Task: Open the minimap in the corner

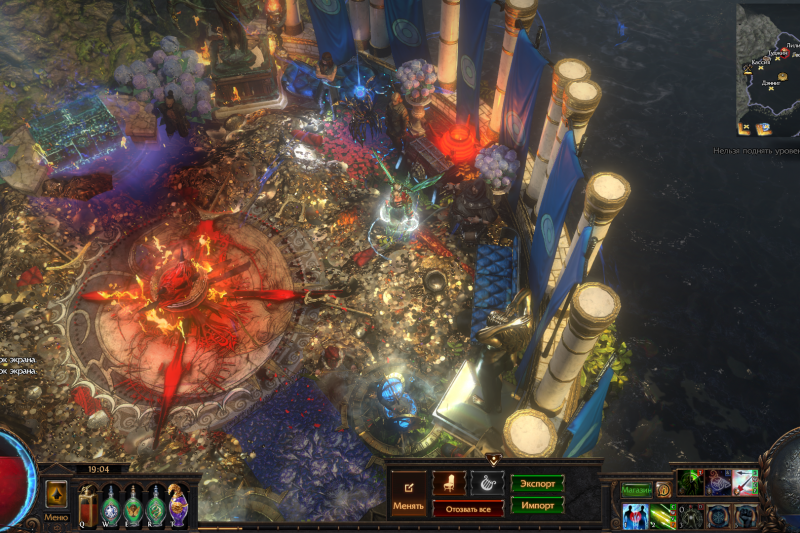Action: tap(768, 70)
